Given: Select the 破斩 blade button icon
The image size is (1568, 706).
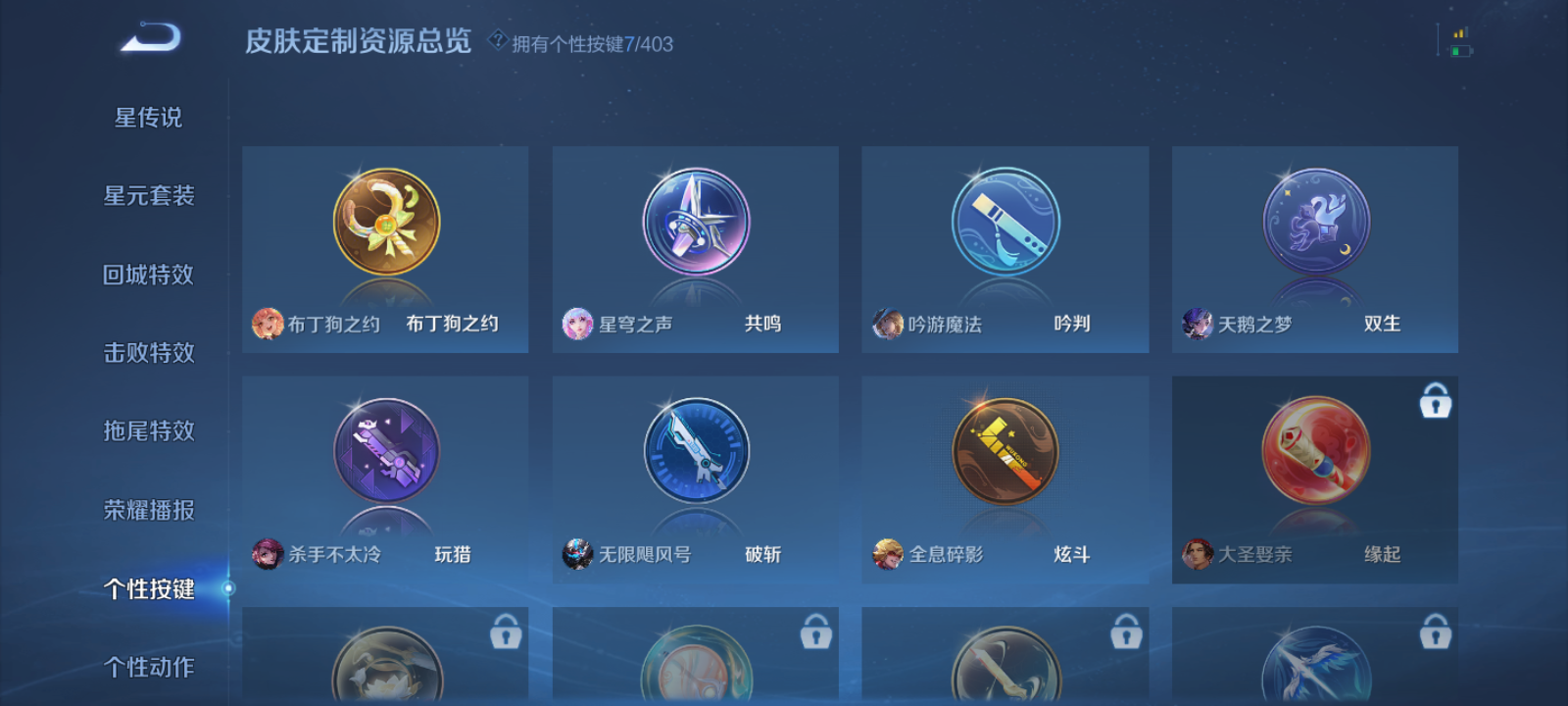Looking at the screenshot, I should click(x=694, y=453).
